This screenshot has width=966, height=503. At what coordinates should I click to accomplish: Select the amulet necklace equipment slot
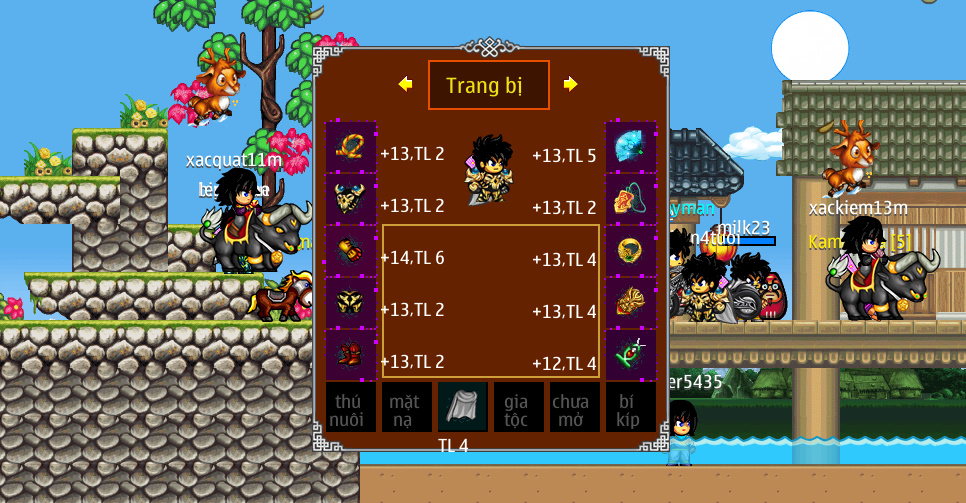click(x=631, y=199)
